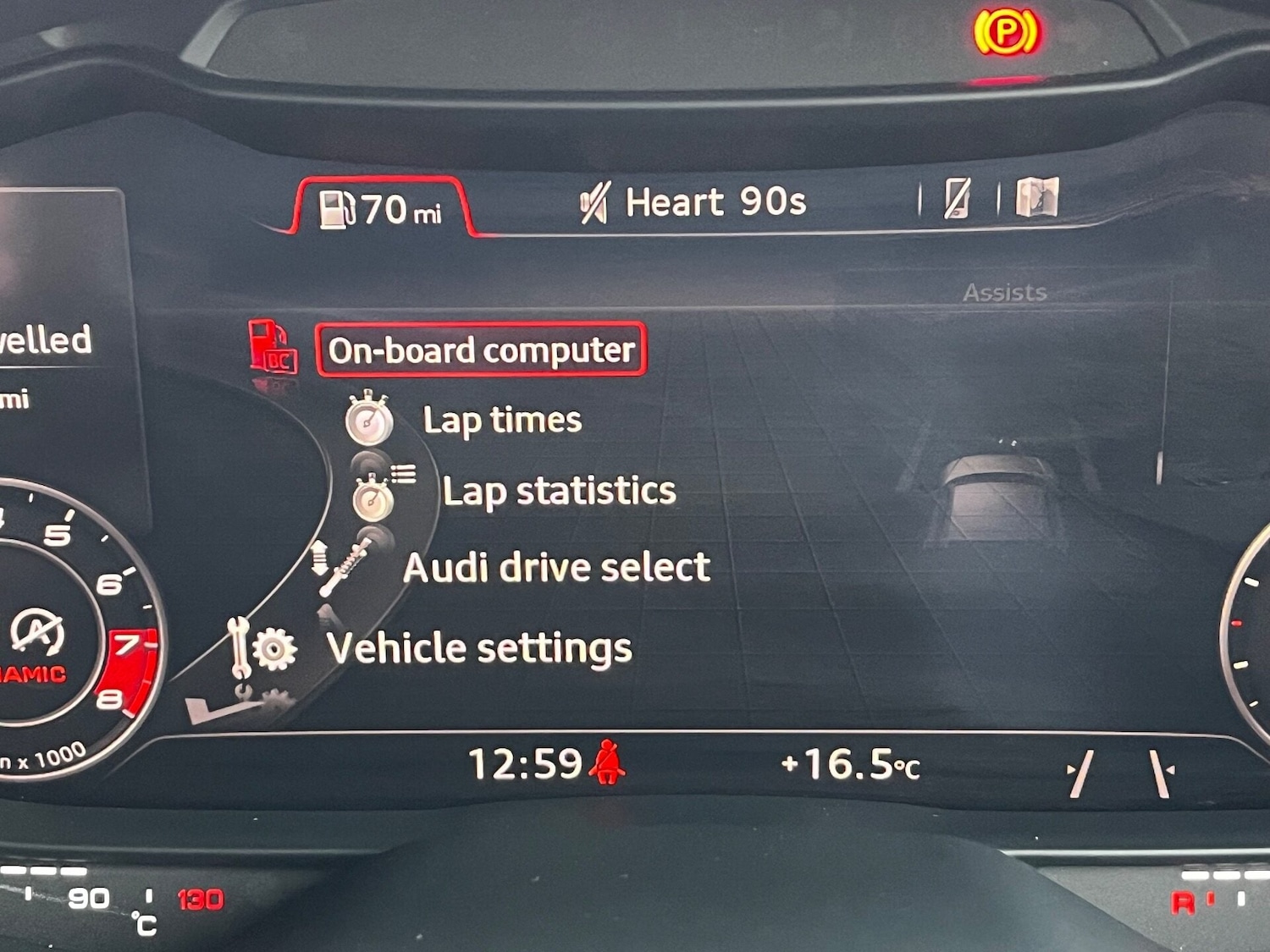
Task: Click the Lap times stopwatch icon
Action: [371, 421]
